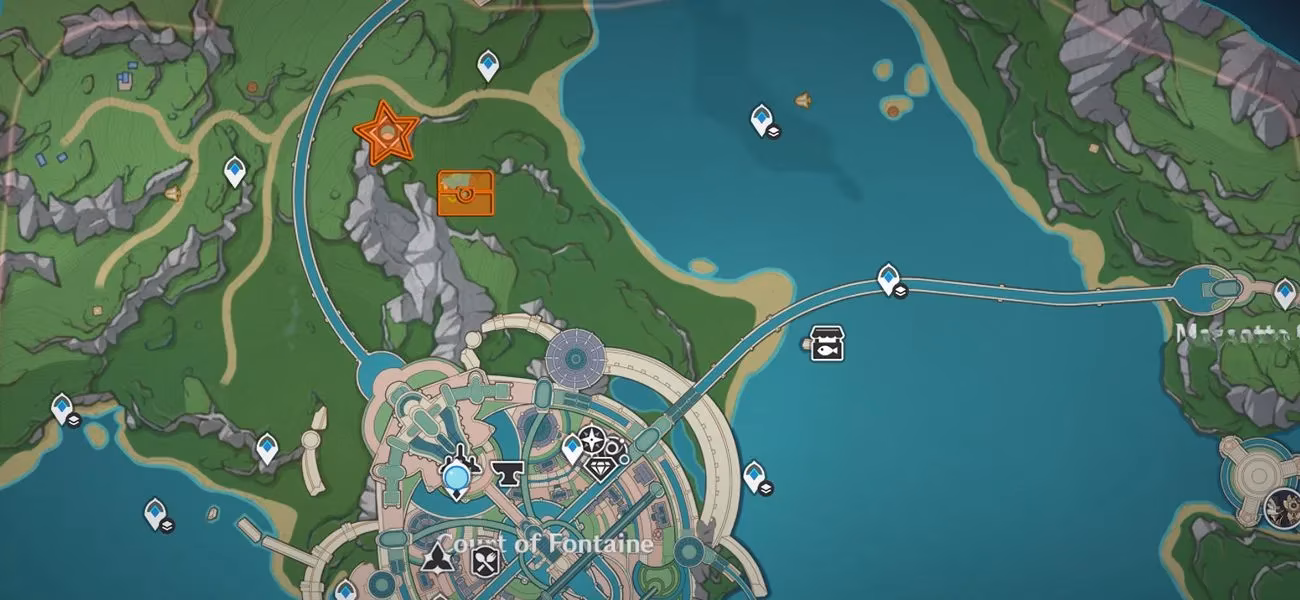Open the Fishing Association fish icon
1300x600 pixels.
pos(827,344)
